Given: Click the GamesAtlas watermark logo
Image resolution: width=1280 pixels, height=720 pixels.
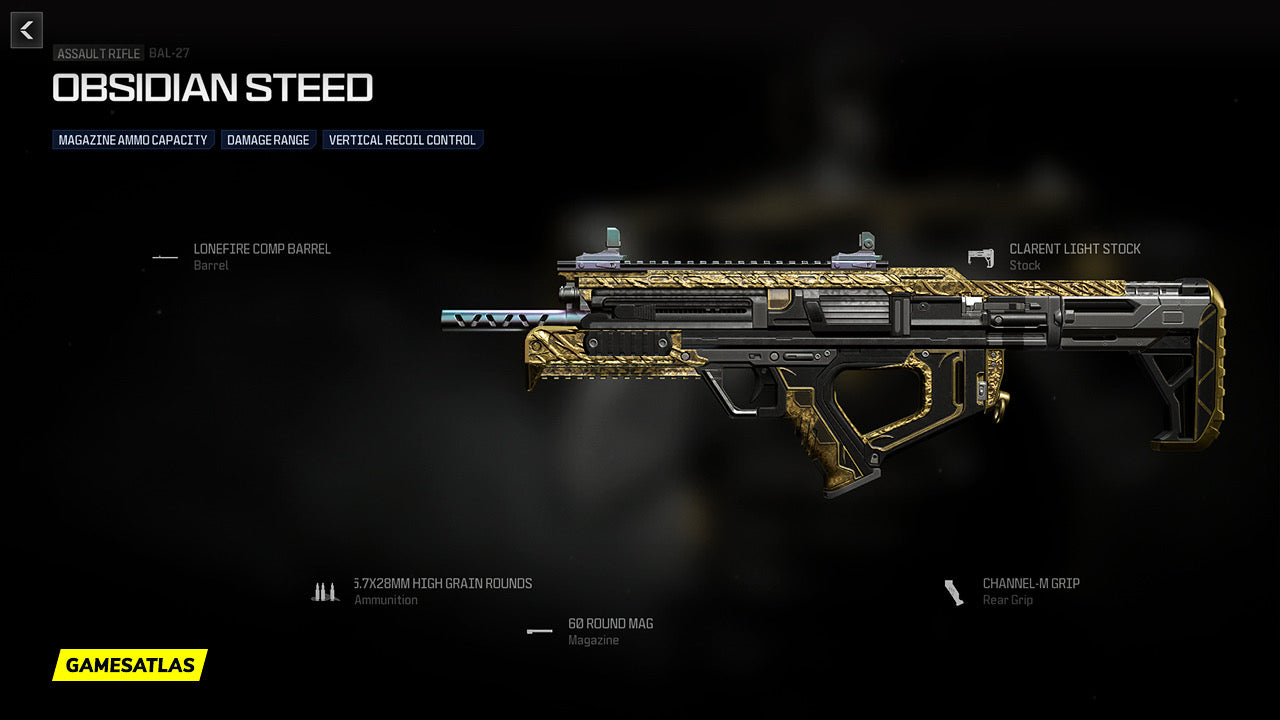Looking at the screenshot, I should click(x=130, y=665).
